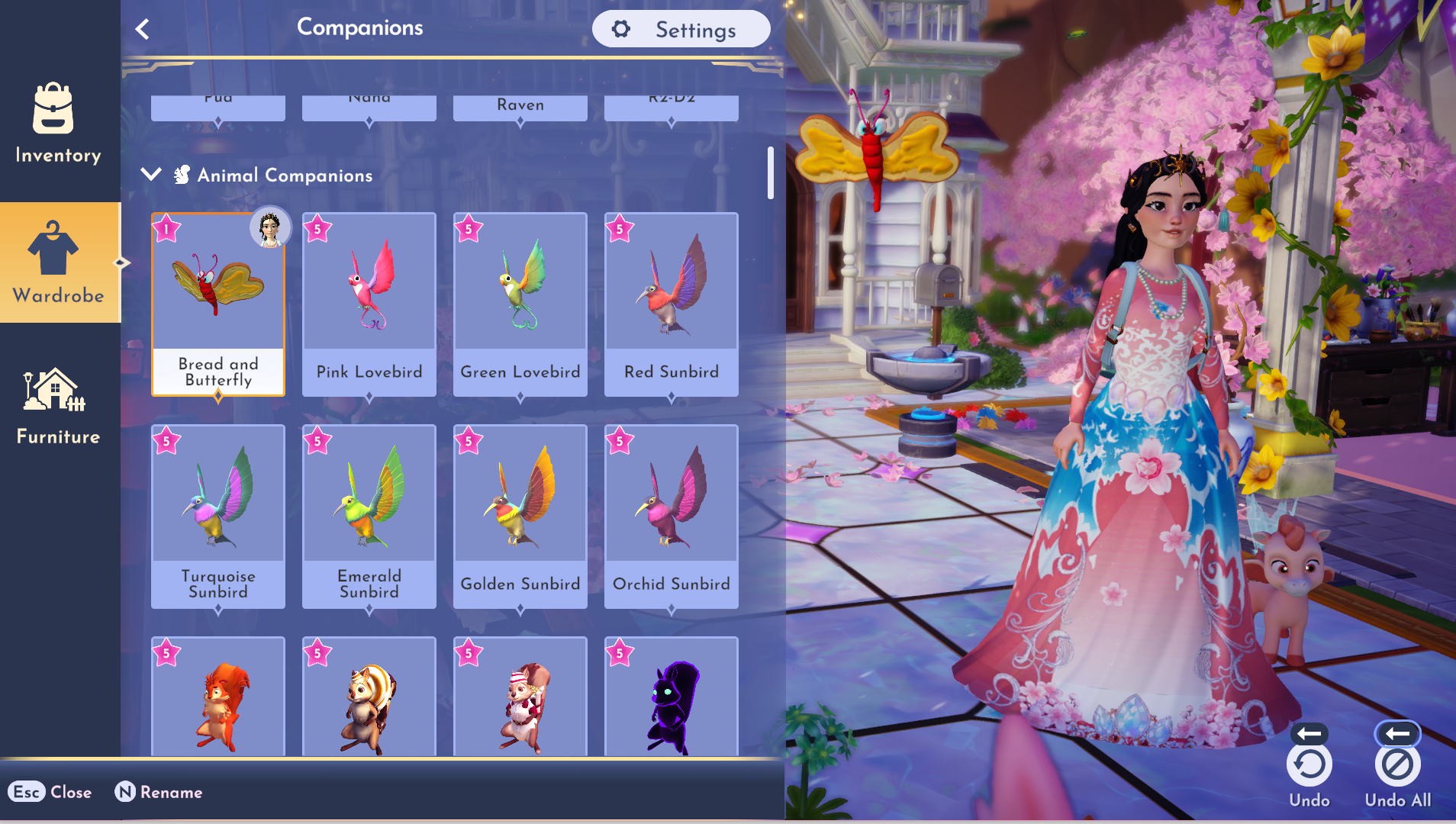The width and height of the screenshot is (1456, 824).
Task: Open the Furniture tab
Action: (58, 406)
